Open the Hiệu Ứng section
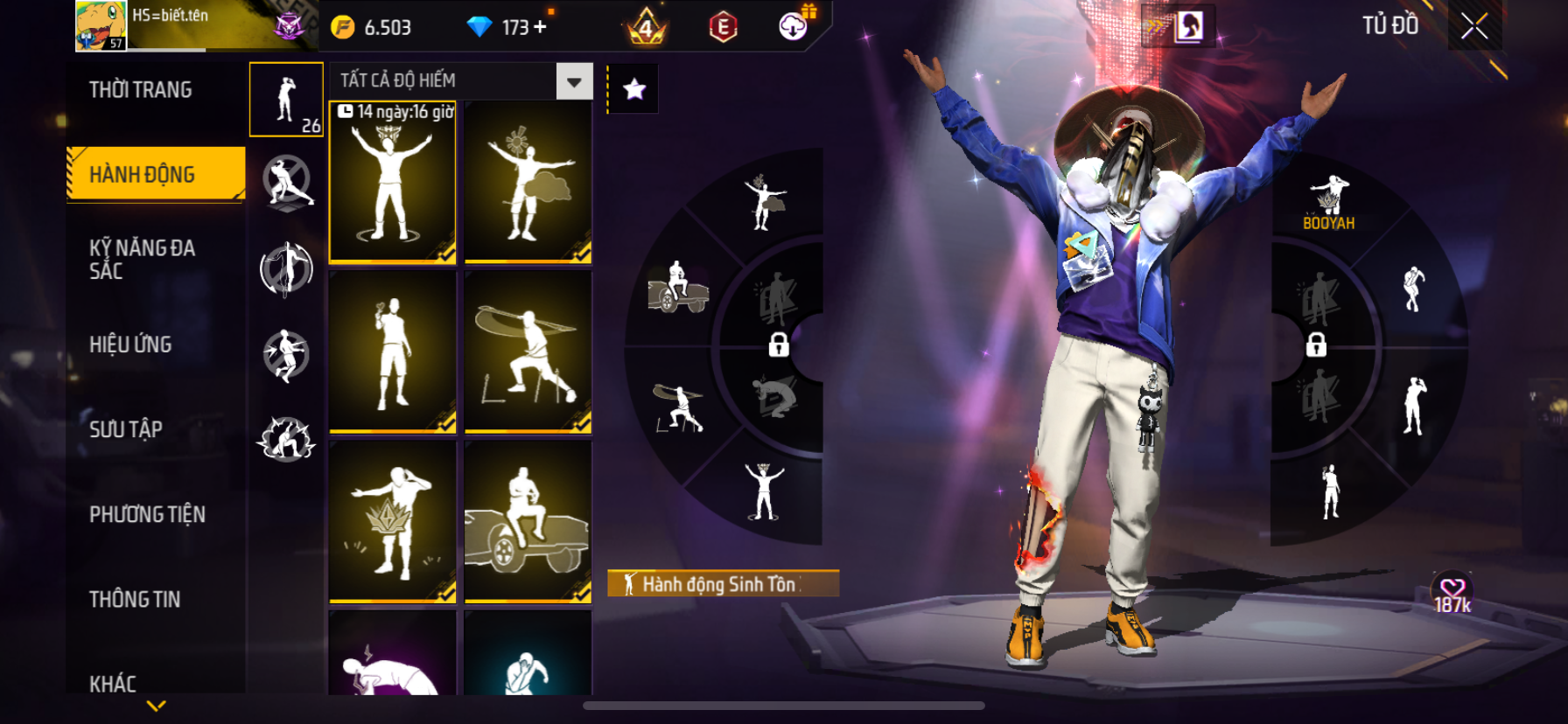This screenshot has width=1568, height=724. coord(130,345)
